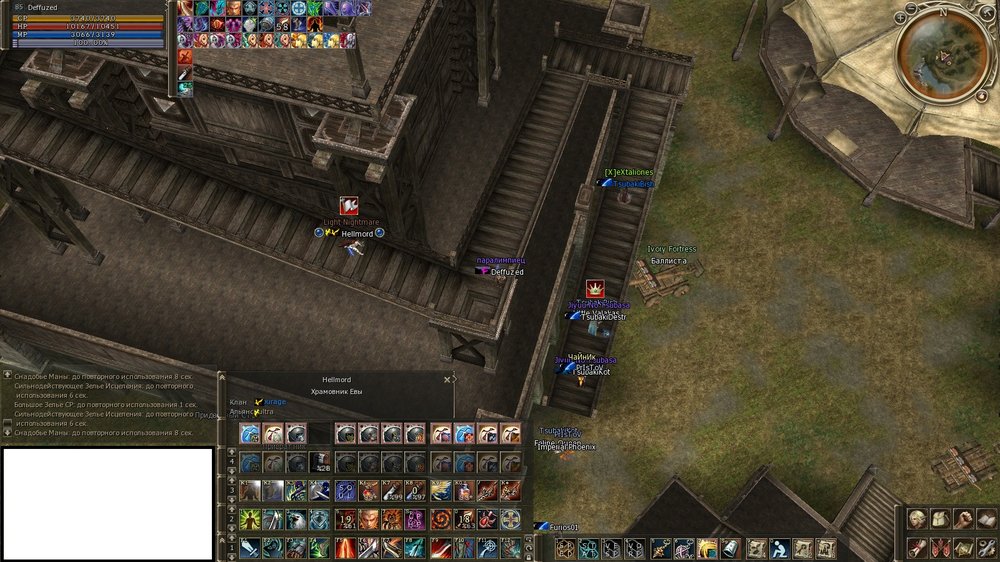Use the orange spiral skill icon
This screenshot has height=562, width=1000.
[440, 520]
